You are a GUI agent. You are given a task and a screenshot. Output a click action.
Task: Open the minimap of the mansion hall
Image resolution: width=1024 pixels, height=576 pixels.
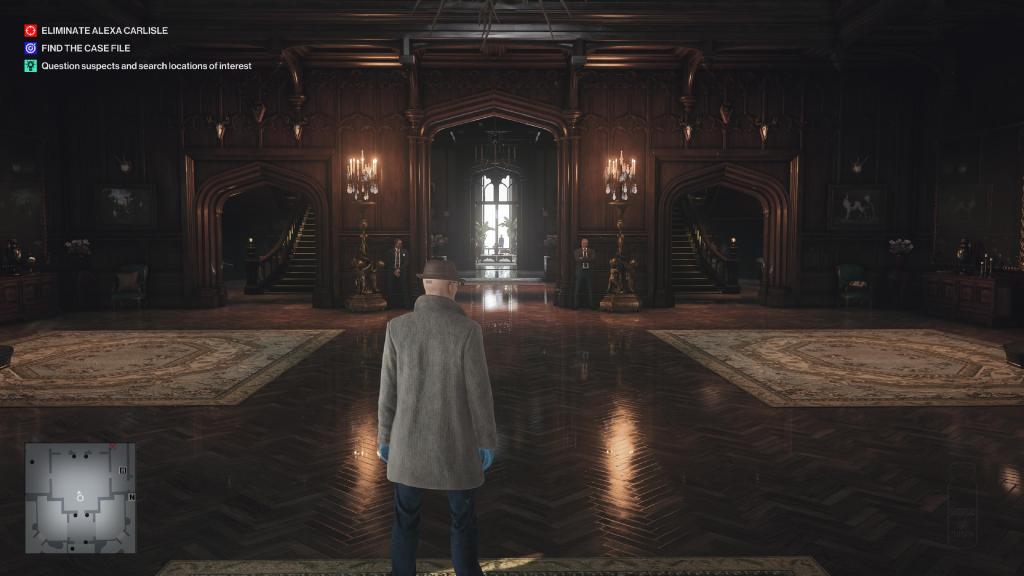click(x=80, y=498)
